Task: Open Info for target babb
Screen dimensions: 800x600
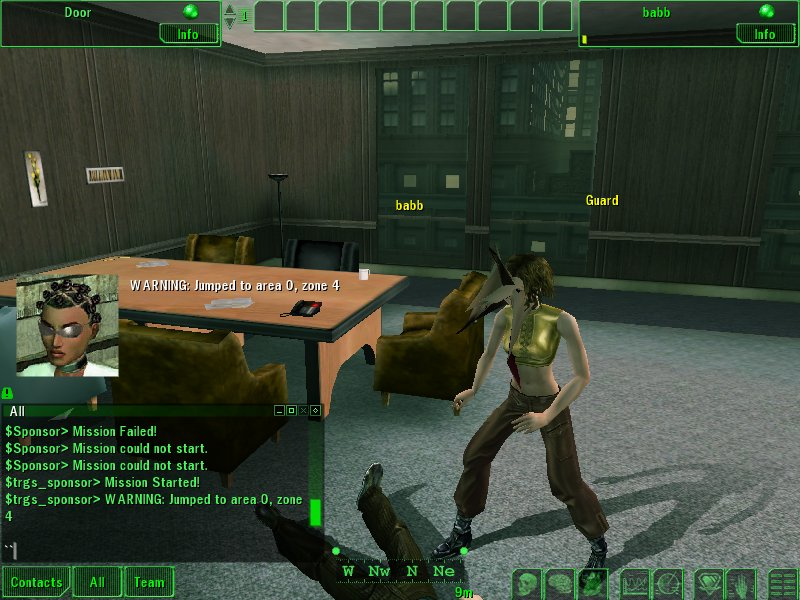Action: point(765,34)
